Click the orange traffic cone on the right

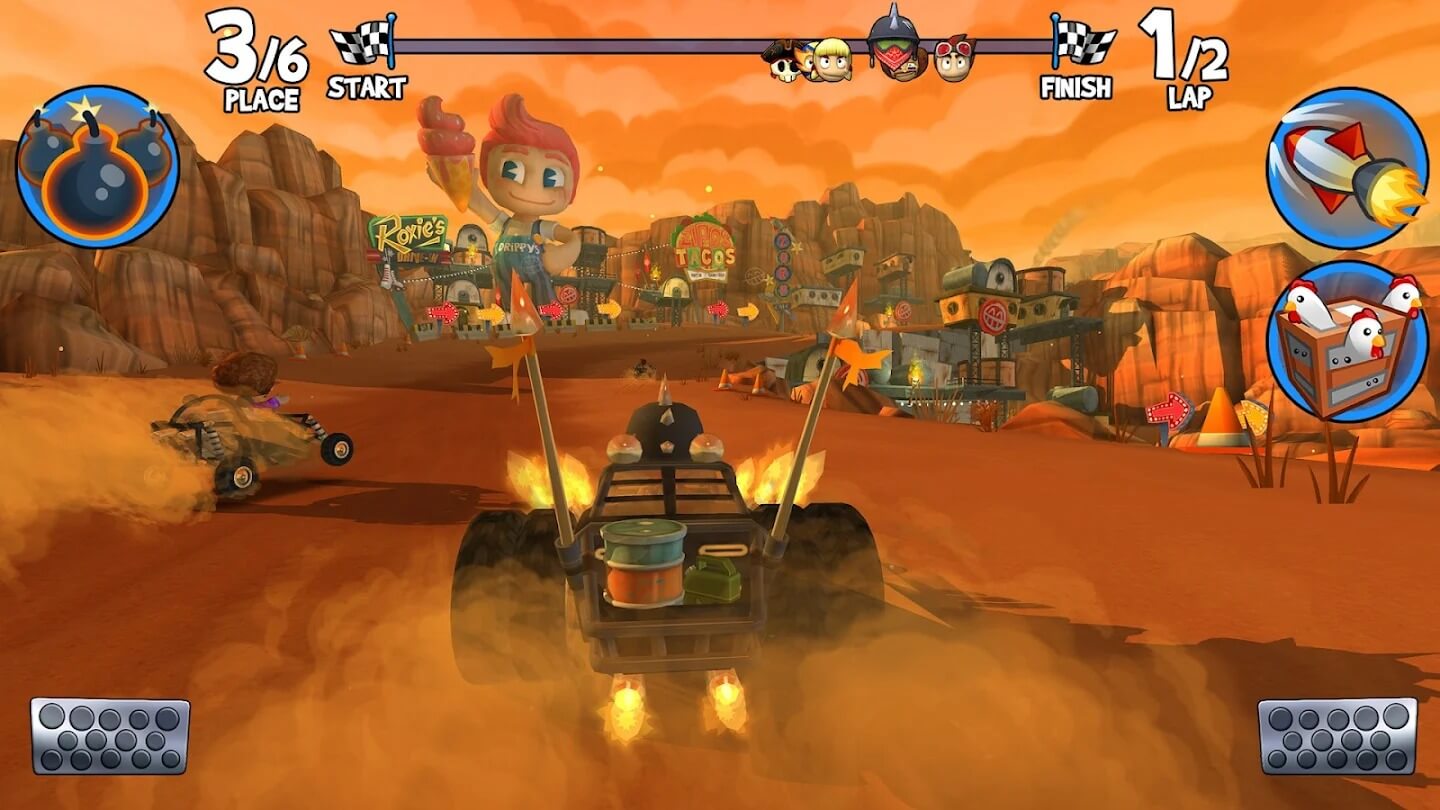point(1222,420)
